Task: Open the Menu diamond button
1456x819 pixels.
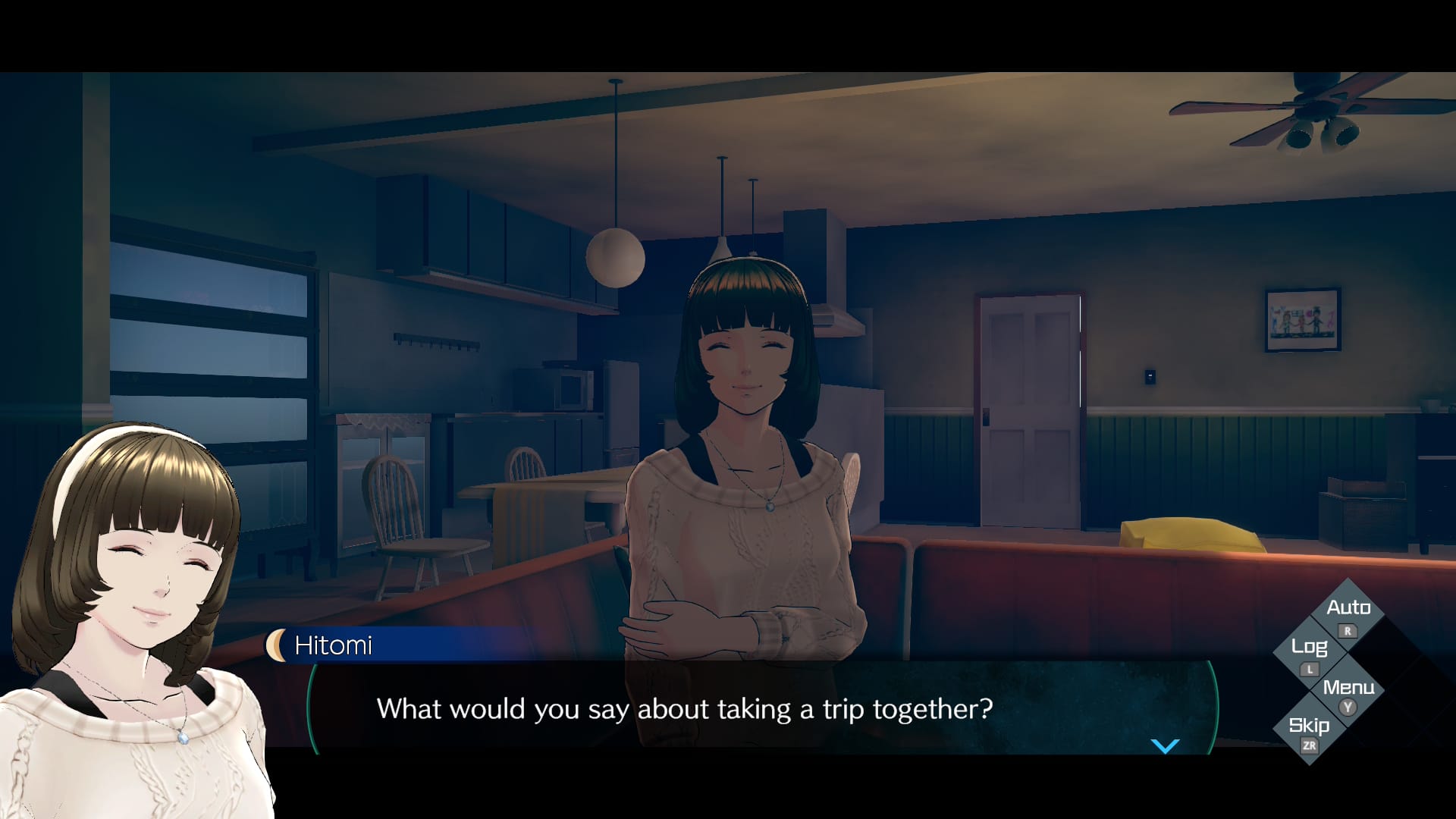Action: 1348,691
